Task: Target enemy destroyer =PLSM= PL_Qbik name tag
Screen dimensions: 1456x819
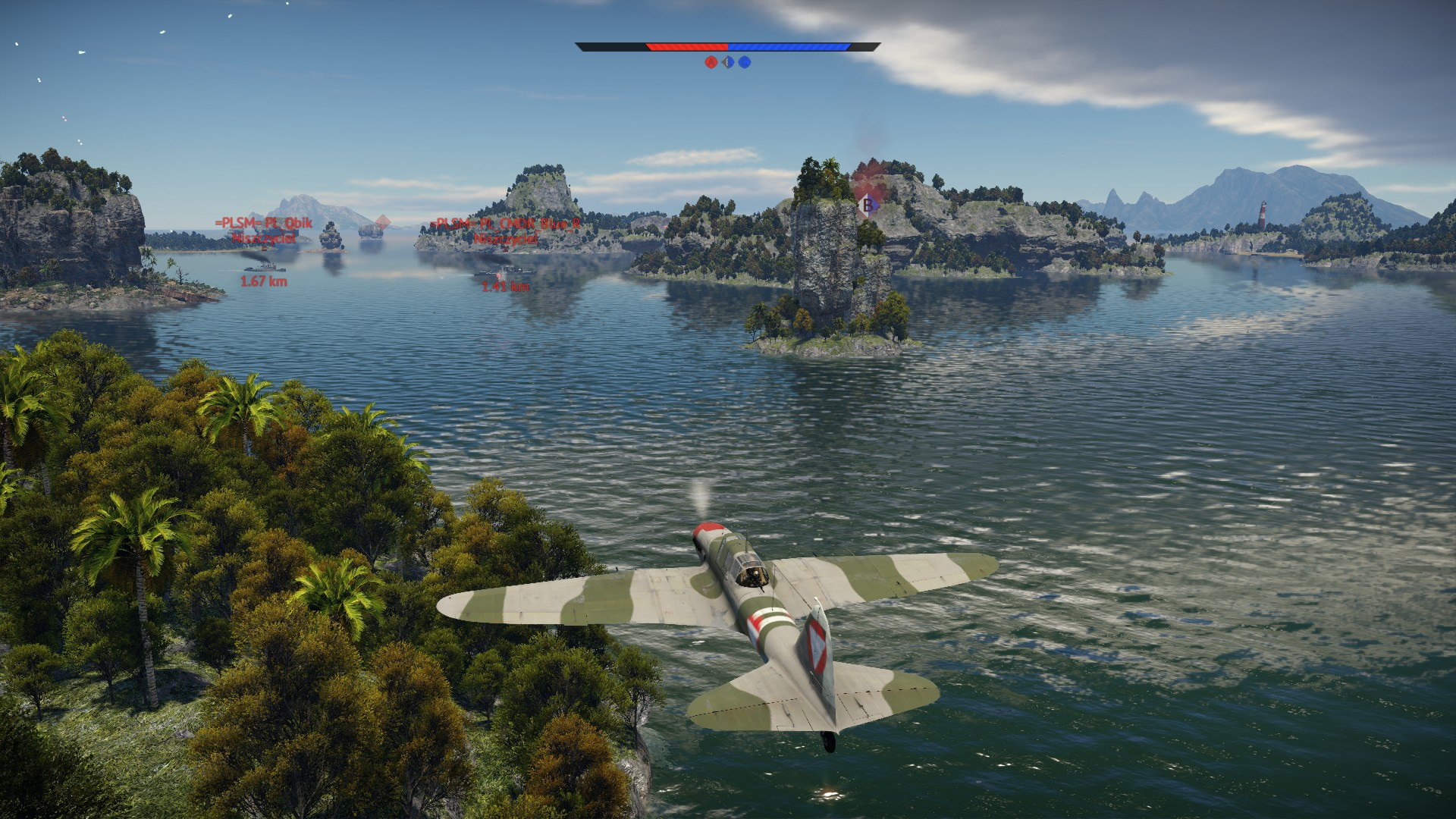Action: pos(263,223)
